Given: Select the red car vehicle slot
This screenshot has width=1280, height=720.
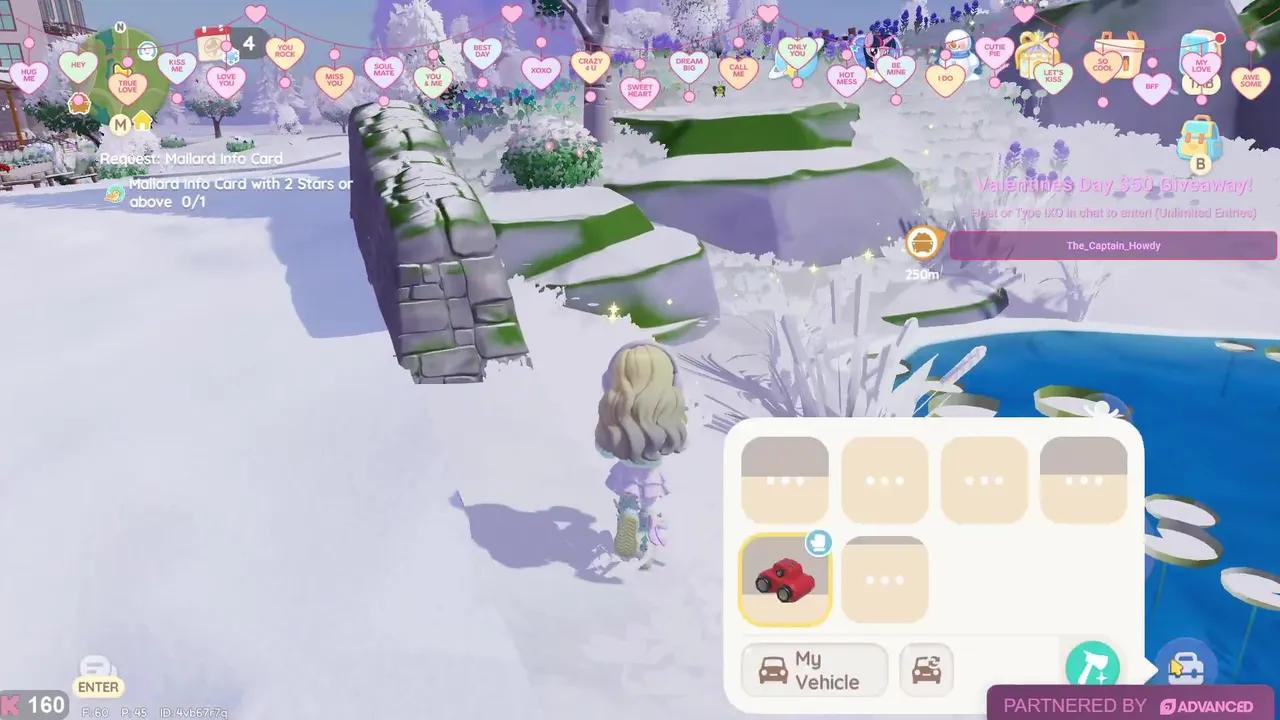Looking at the screenshot, I should [785, 580].
